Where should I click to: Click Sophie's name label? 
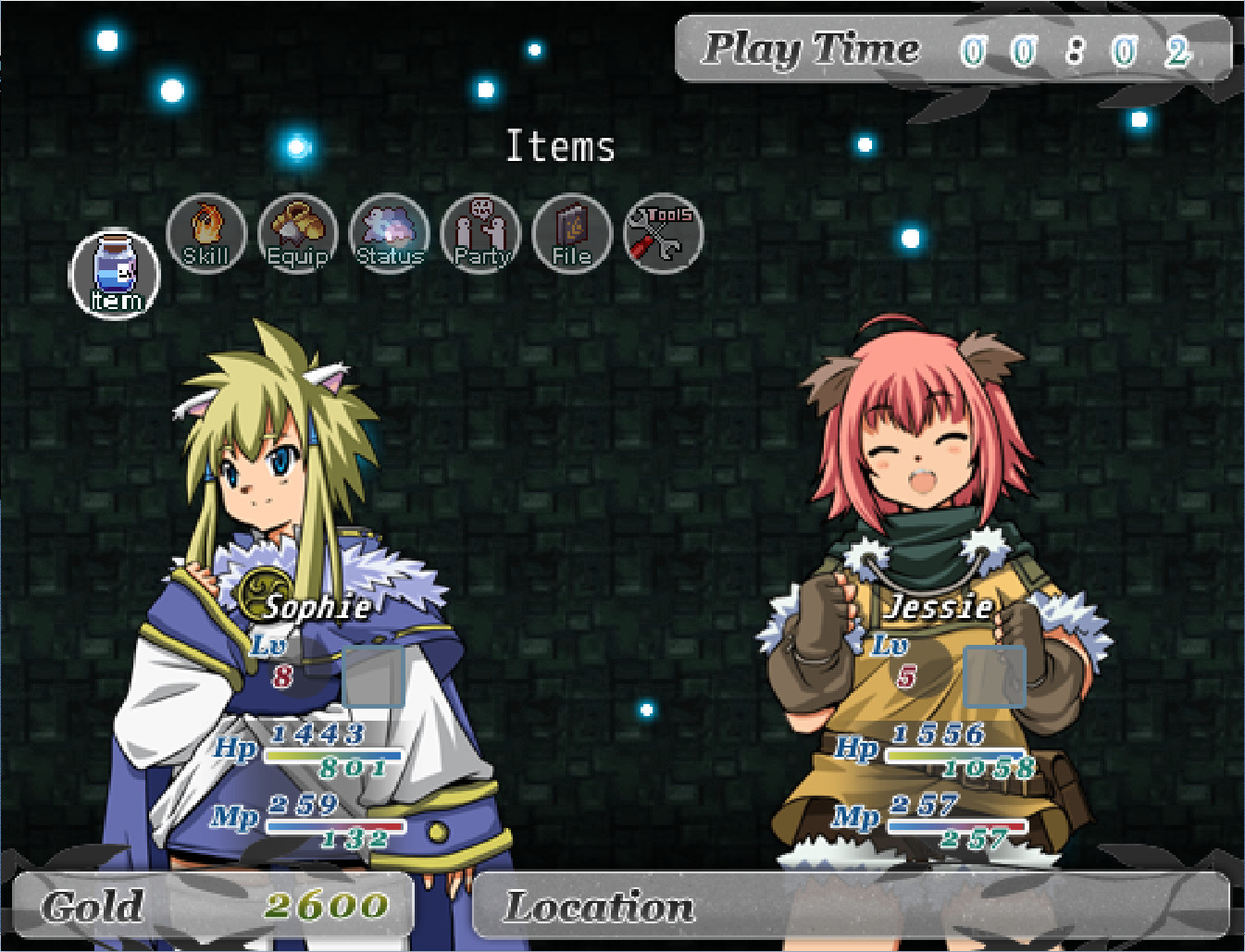(x=317, y=607)
